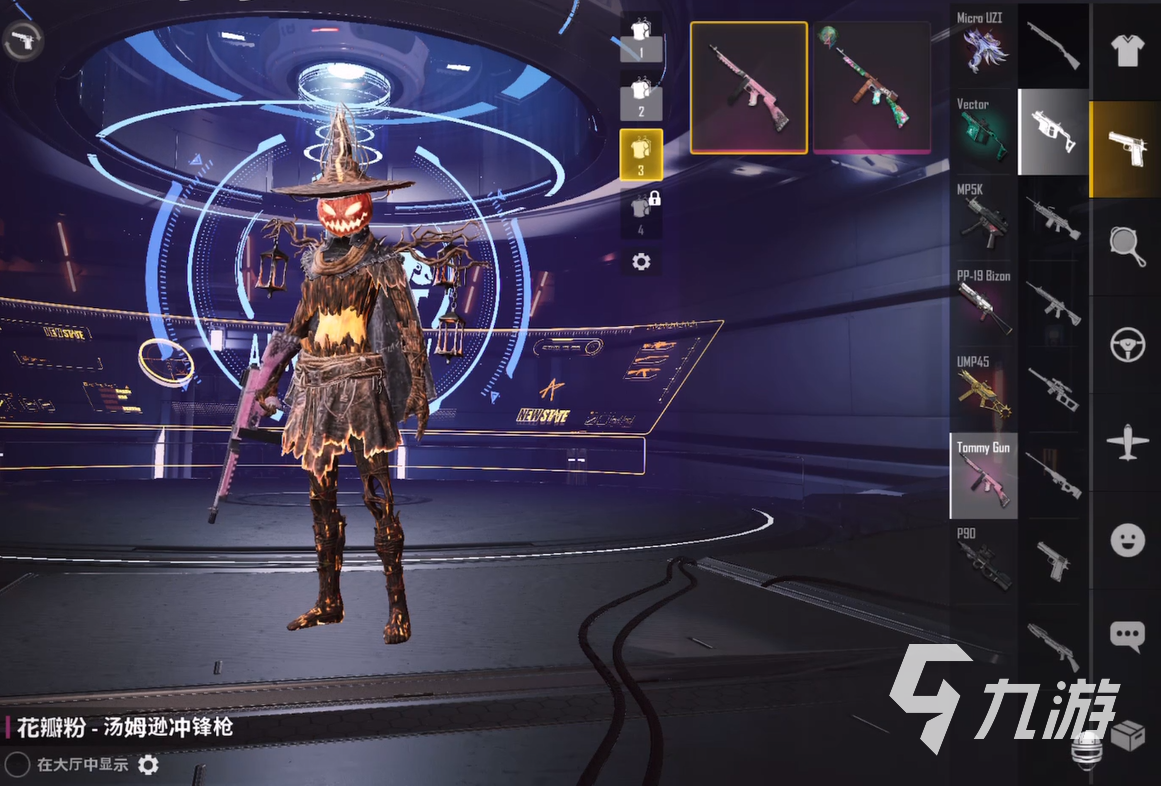The image size is (1161, 786).
Task: Select the Micro UZI weapon entry
Action: (983, 46)
